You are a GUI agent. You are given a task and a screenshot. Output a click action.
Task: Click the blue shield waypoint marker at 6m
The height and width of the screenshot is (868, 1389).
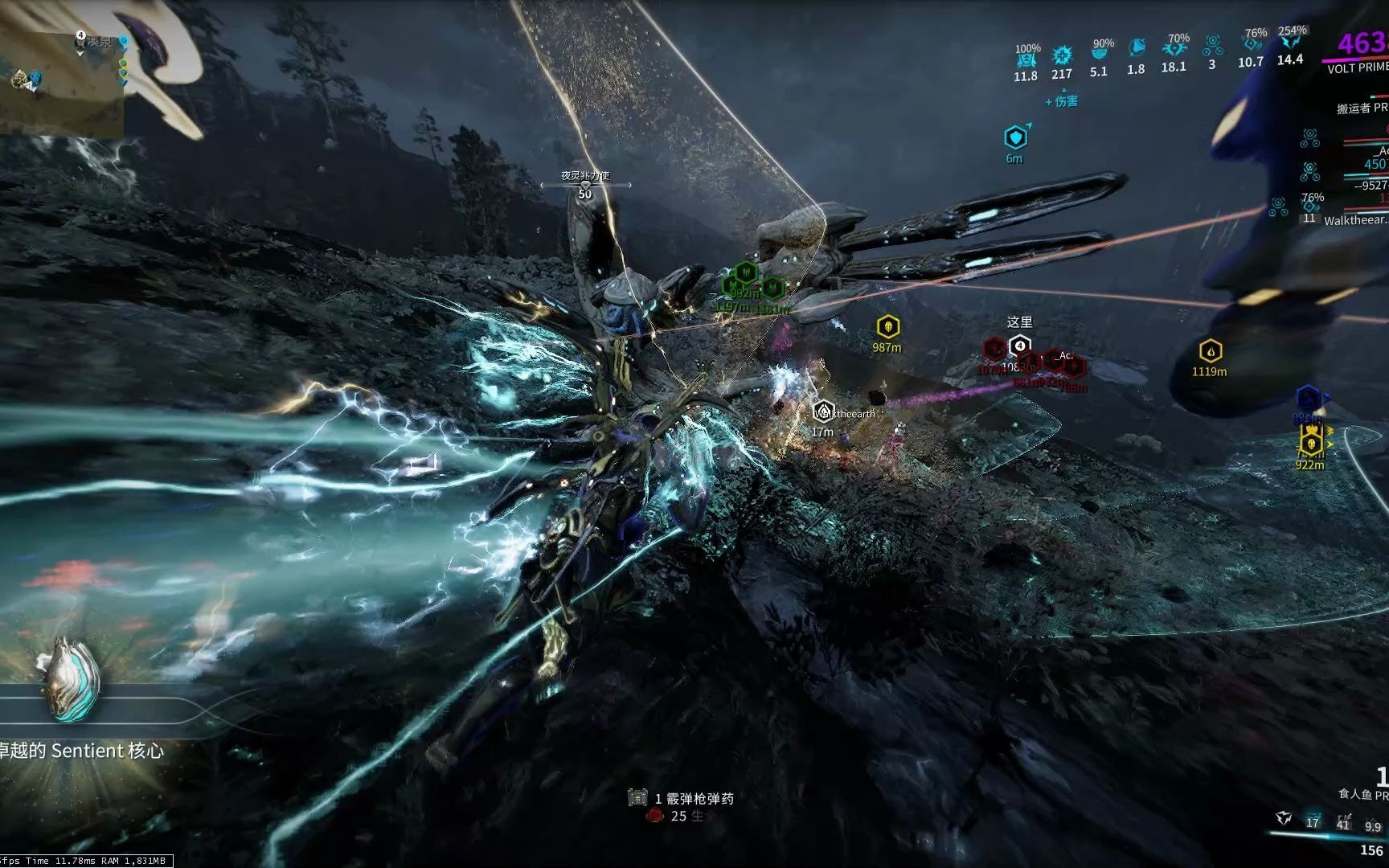pyautogui.click(x=1017, y=137)
